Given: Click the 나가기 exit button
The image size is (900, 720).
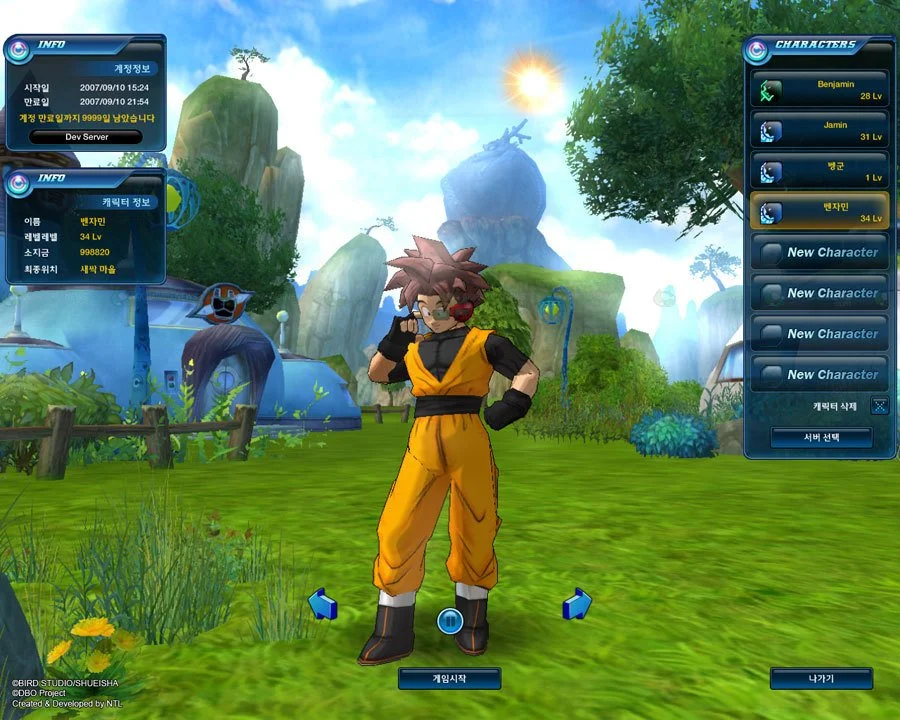Looking at the screenshot, I should coord(821,678).
